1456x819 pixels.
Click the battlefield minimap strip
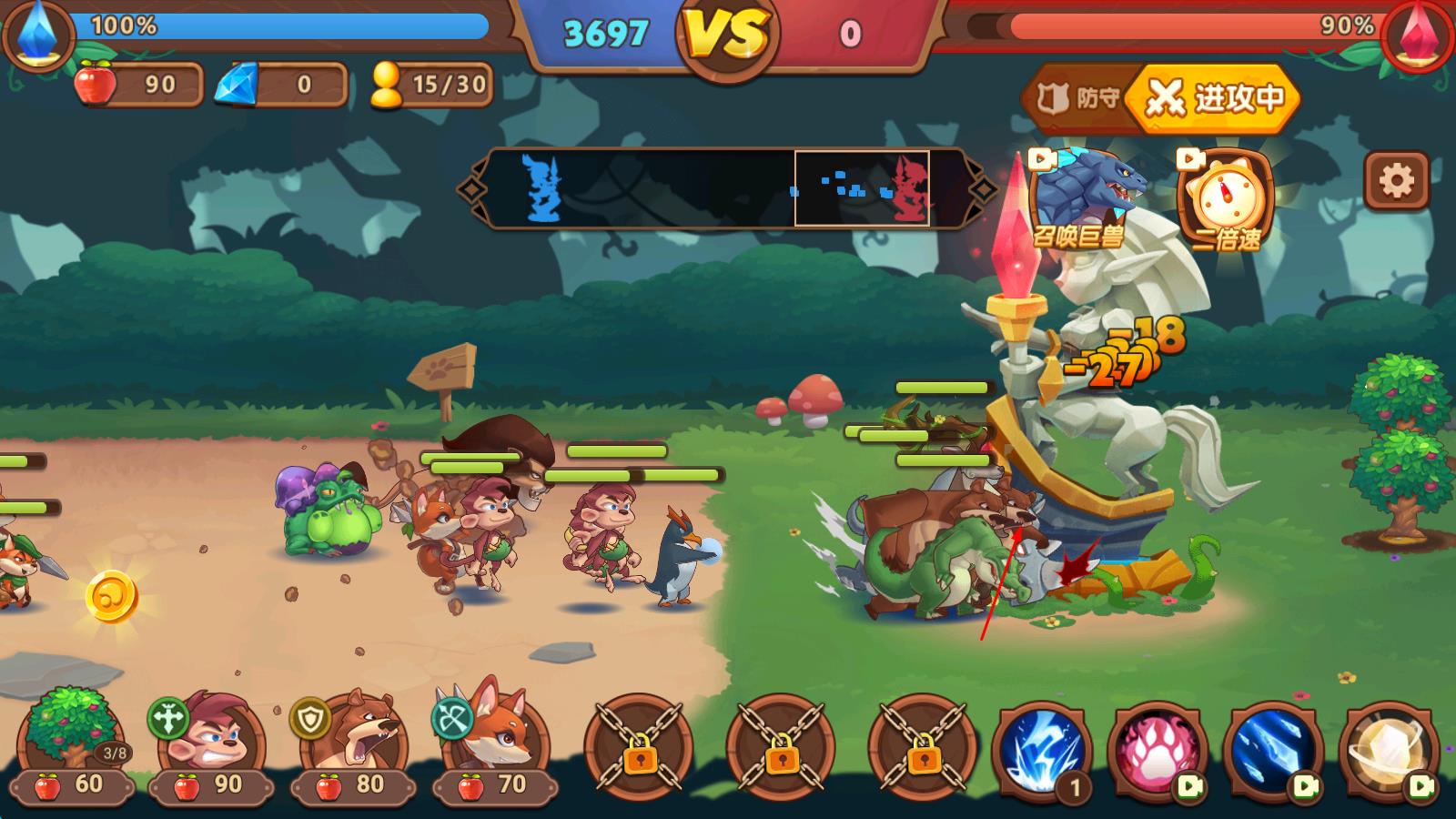click(726, 188)
